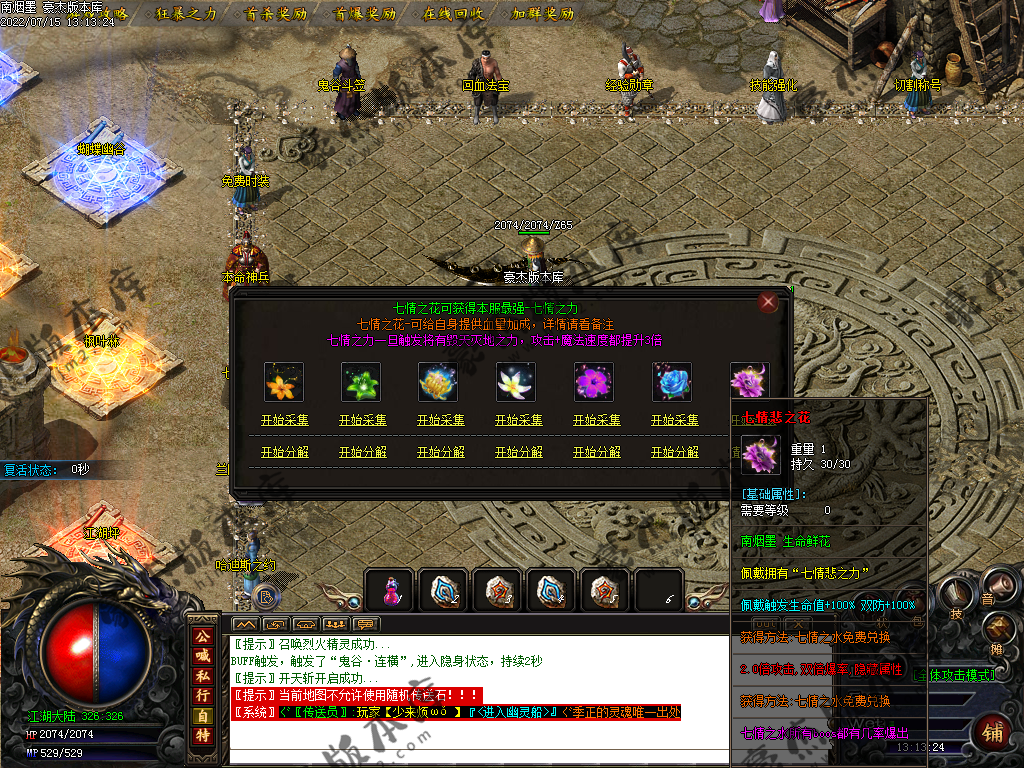This screenshot has width=1024, height=768.
Task: Open the 狂暴之力 top menu entry
Action: pos(187,14)
